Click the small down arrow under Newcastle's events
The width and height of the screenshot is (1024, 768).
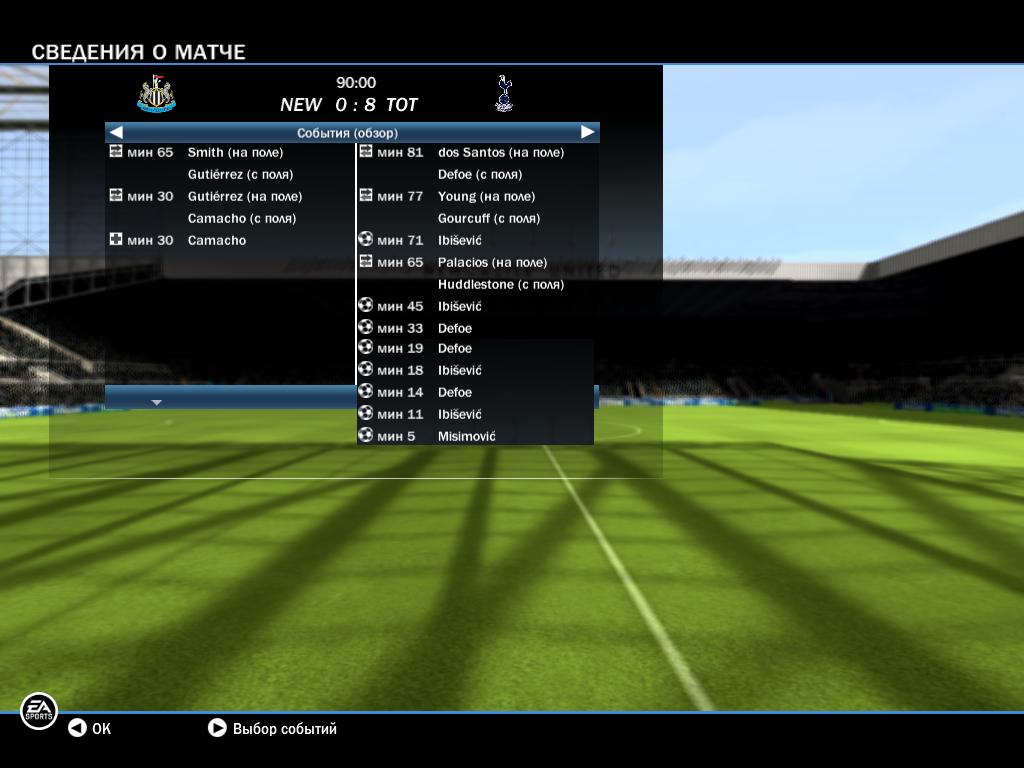pos(156,402)
